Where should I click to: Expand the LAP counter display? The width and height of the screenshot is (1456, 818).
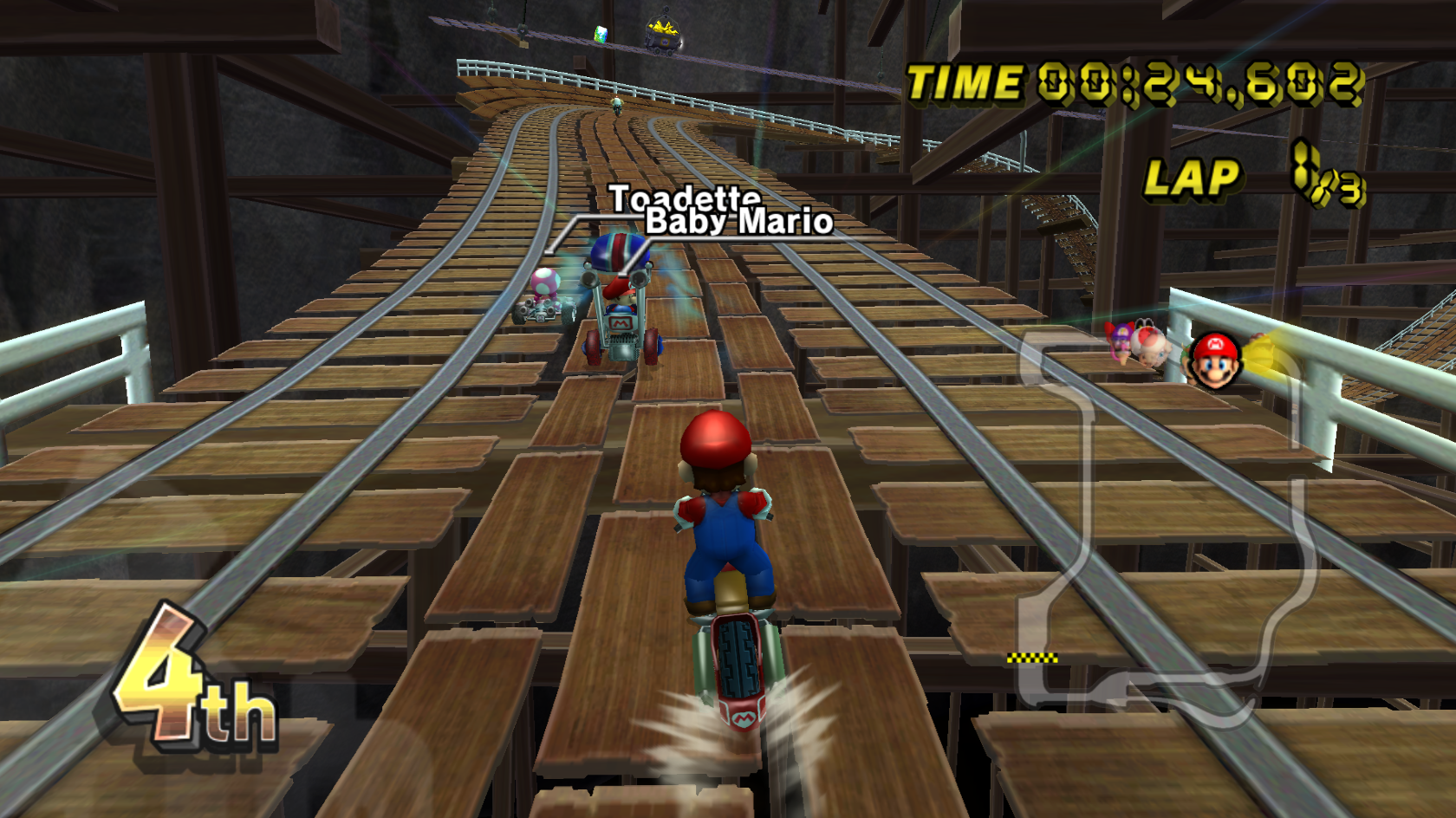[x=1194, y=179]
